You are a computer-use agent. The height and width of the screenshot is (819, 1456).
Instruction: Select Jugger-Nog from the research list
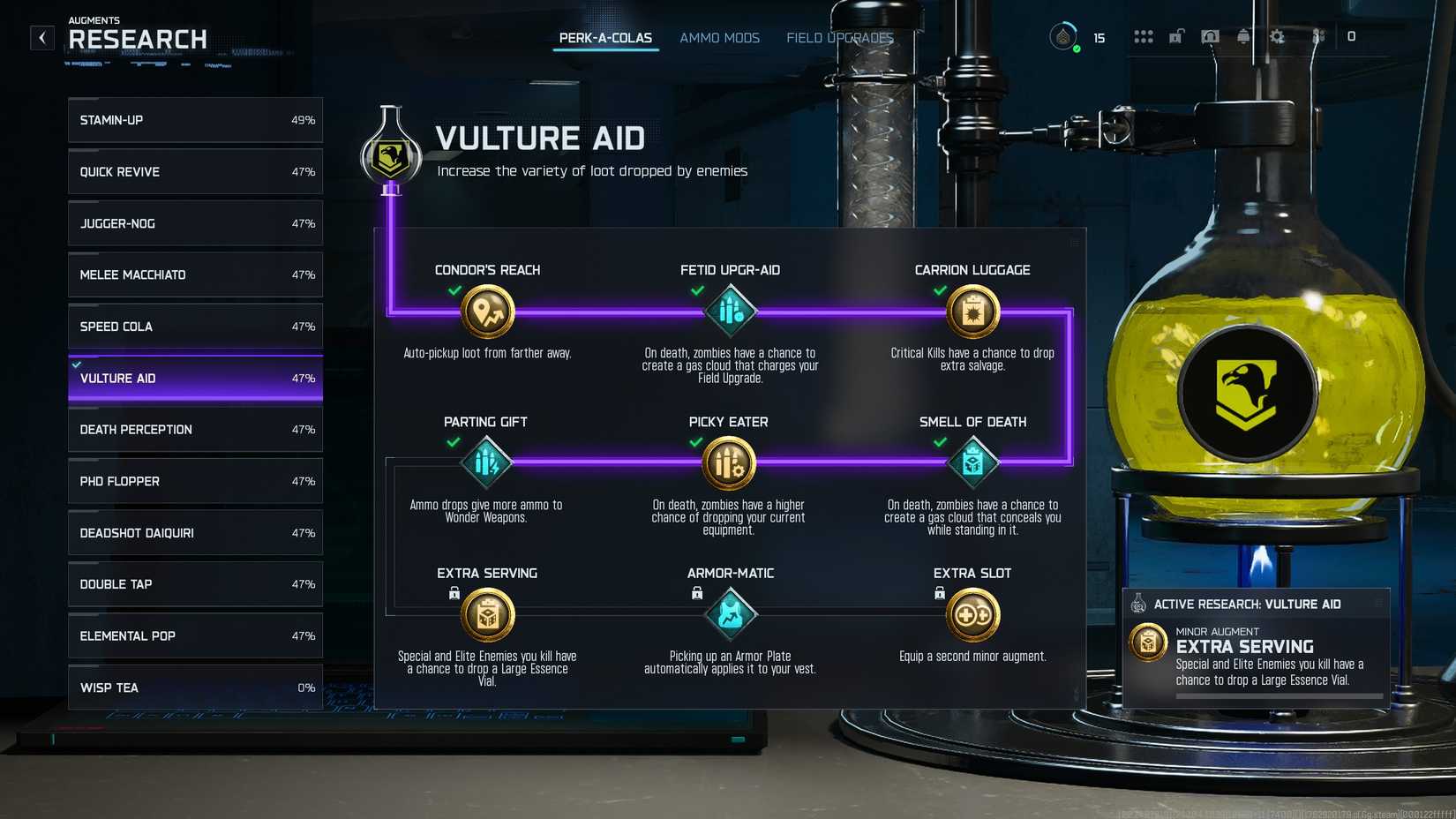(194, 223)
